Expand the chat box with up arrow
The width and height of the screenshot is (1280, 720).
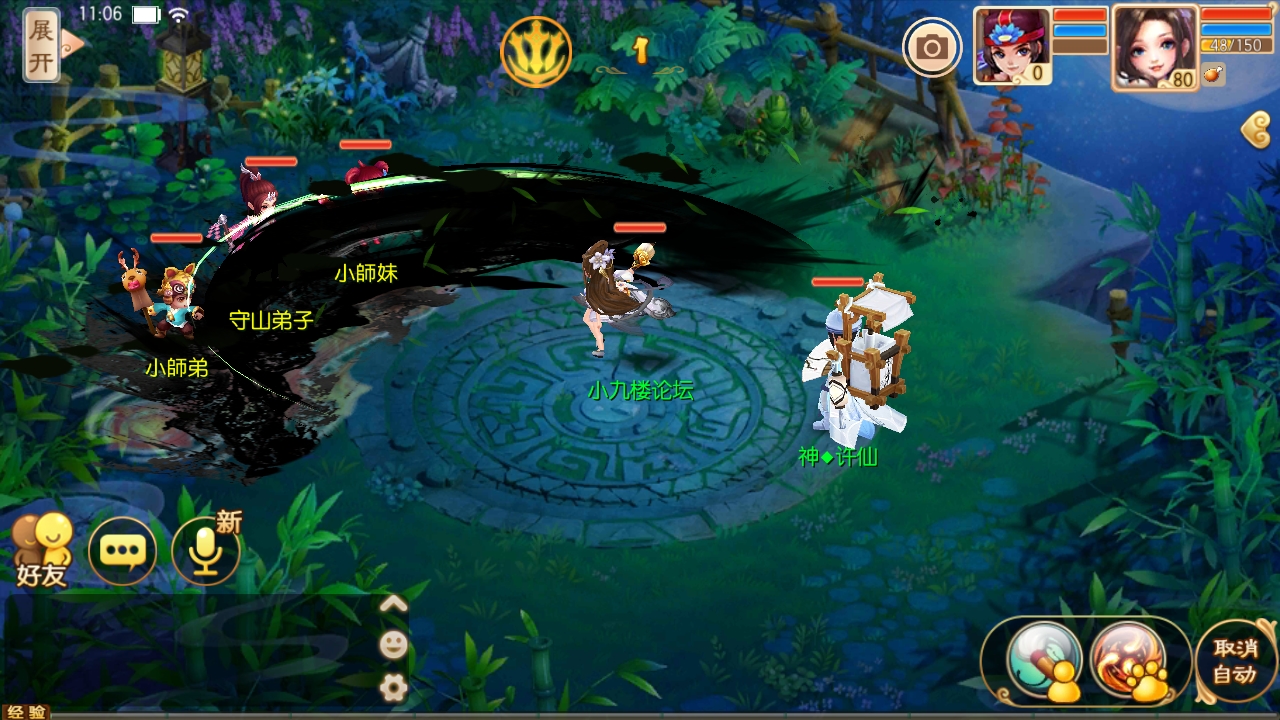(393, 603)
